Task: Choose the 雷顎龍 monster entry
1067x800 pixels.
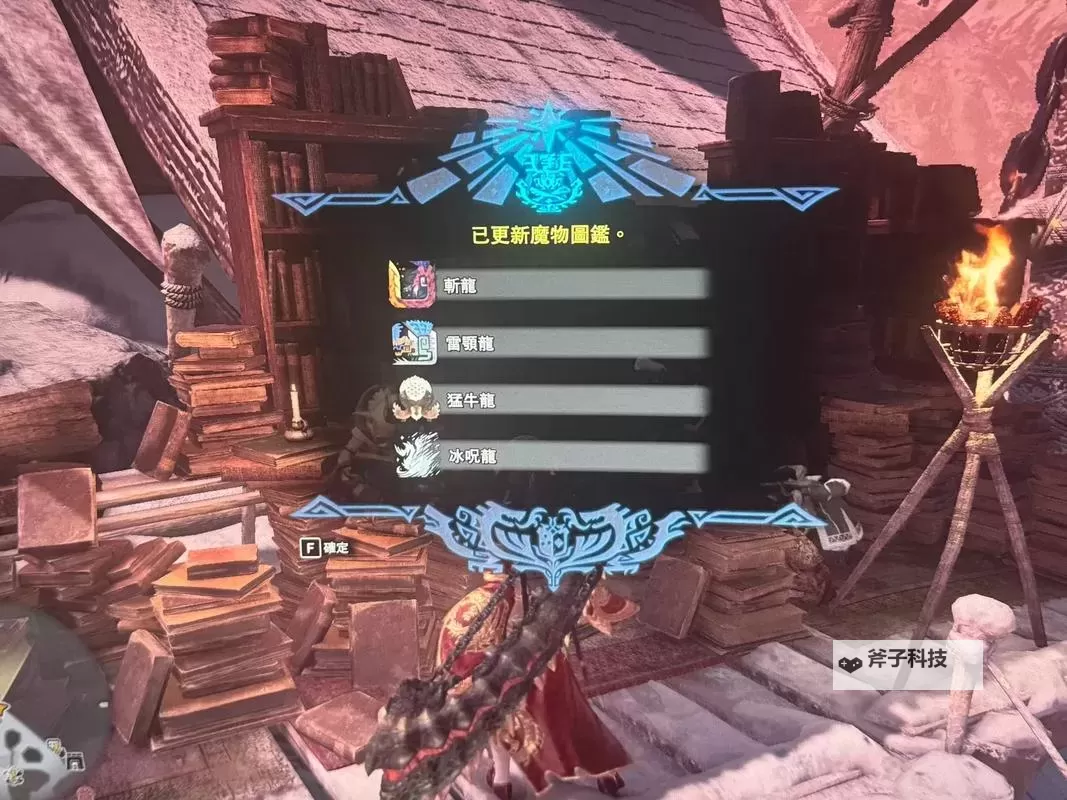Action: (x=548, y=343)
